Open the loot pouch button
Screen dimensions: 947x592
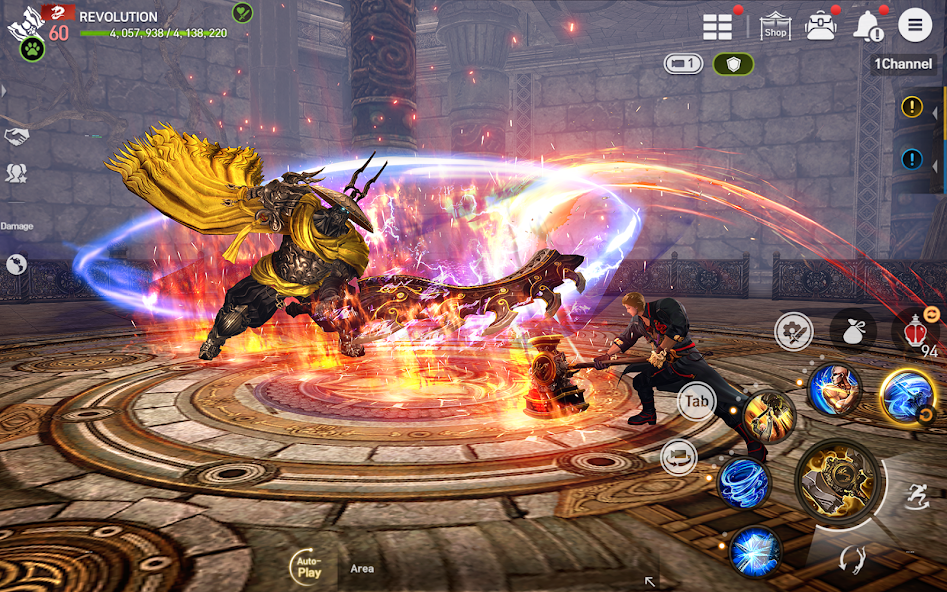[853, 330]
